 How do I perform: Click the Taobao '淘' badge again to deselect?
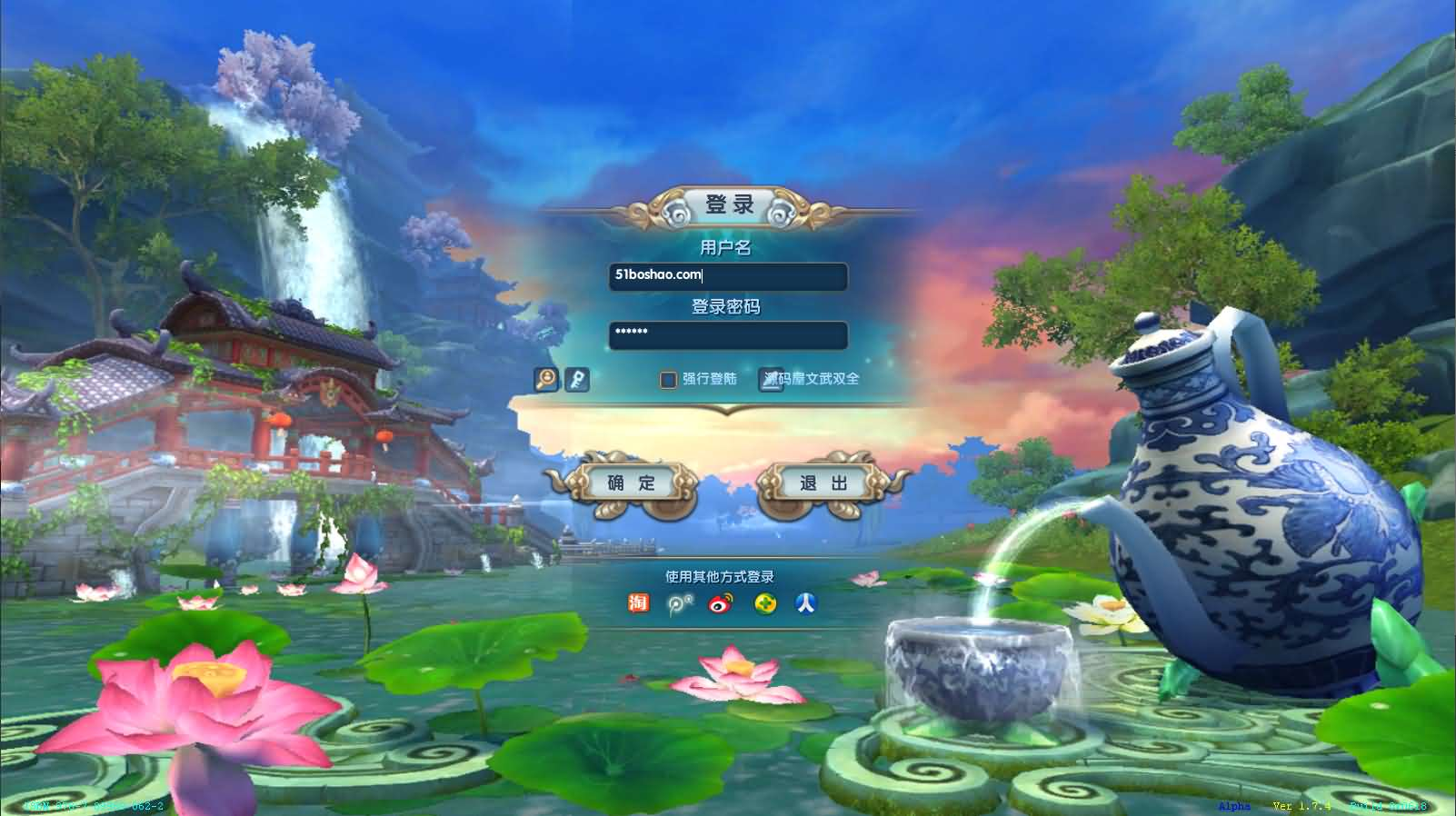coord(637,602)
